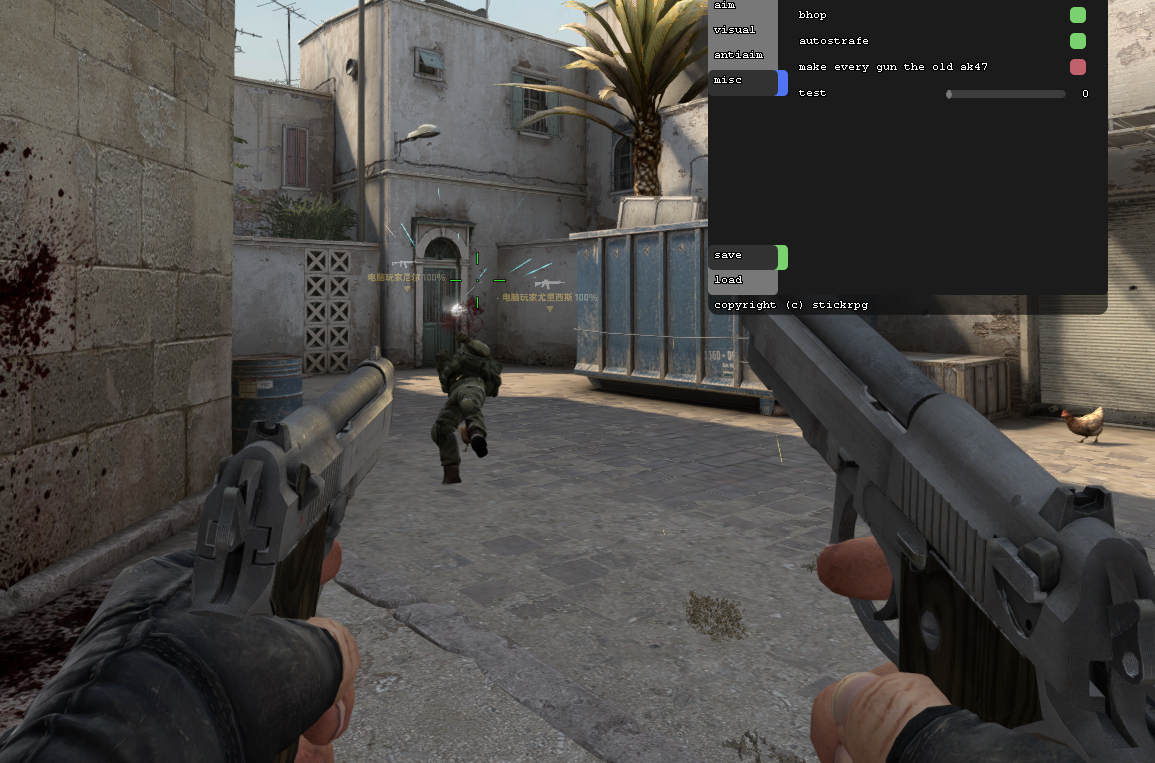Toggle the bhop option
Screen dimensions: 1155x763
pyautogui.click(x=1077, y=15)
